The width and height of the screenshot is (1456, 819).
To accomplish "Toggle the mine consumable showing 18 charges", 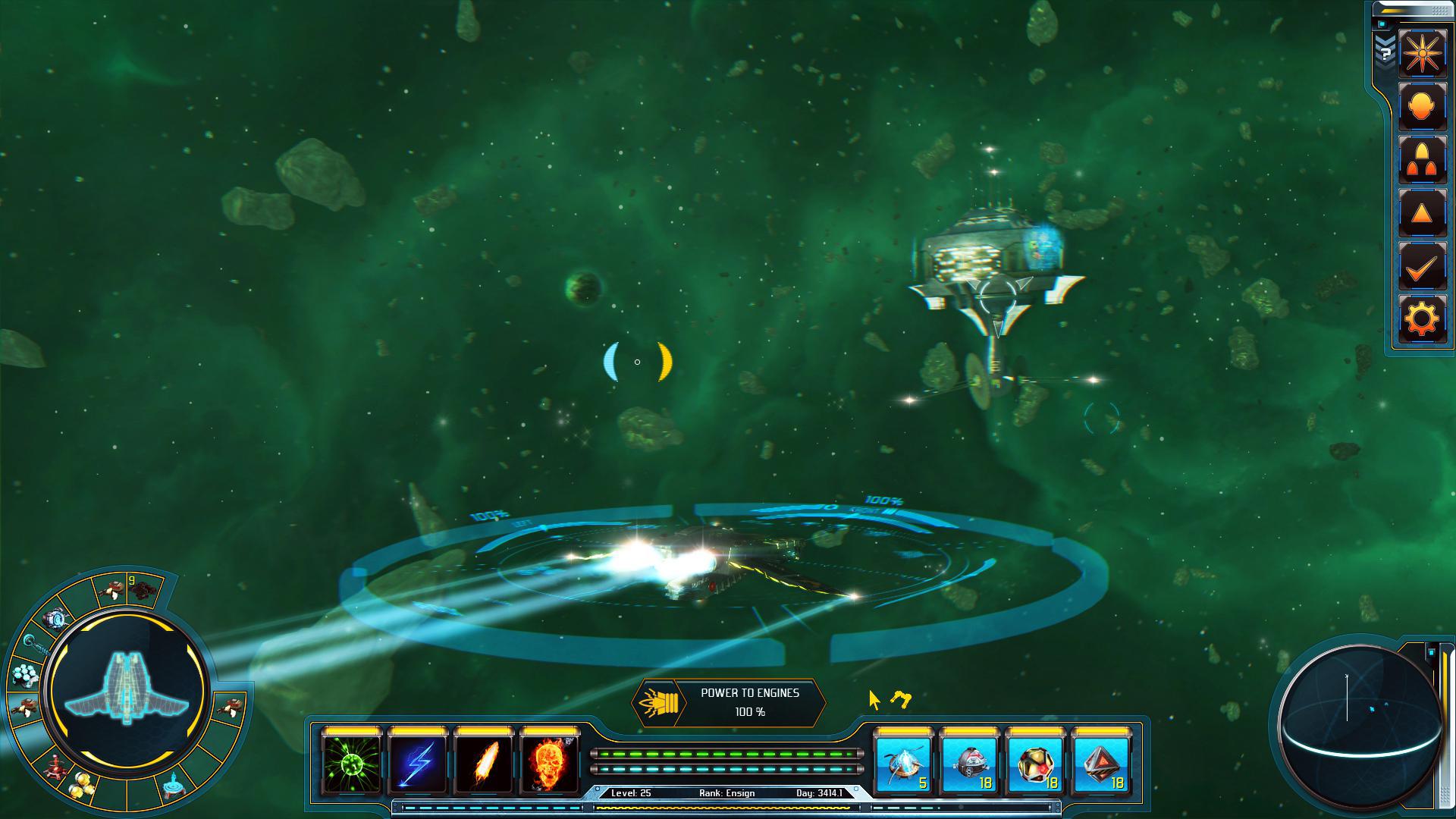I will tap(969, 764).
